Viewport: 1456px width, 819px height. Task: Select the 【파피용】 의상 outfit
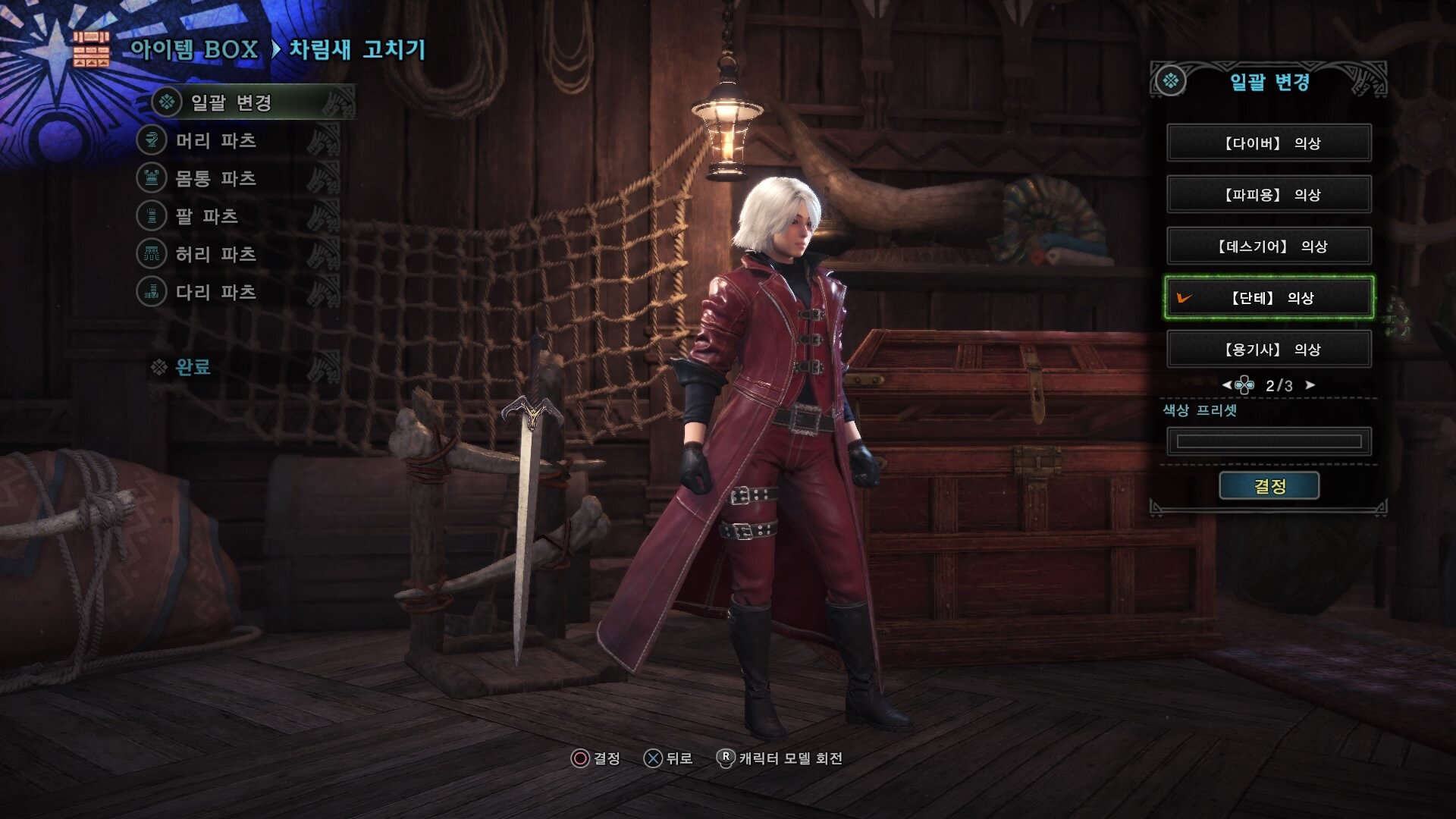pos(1269,195)
